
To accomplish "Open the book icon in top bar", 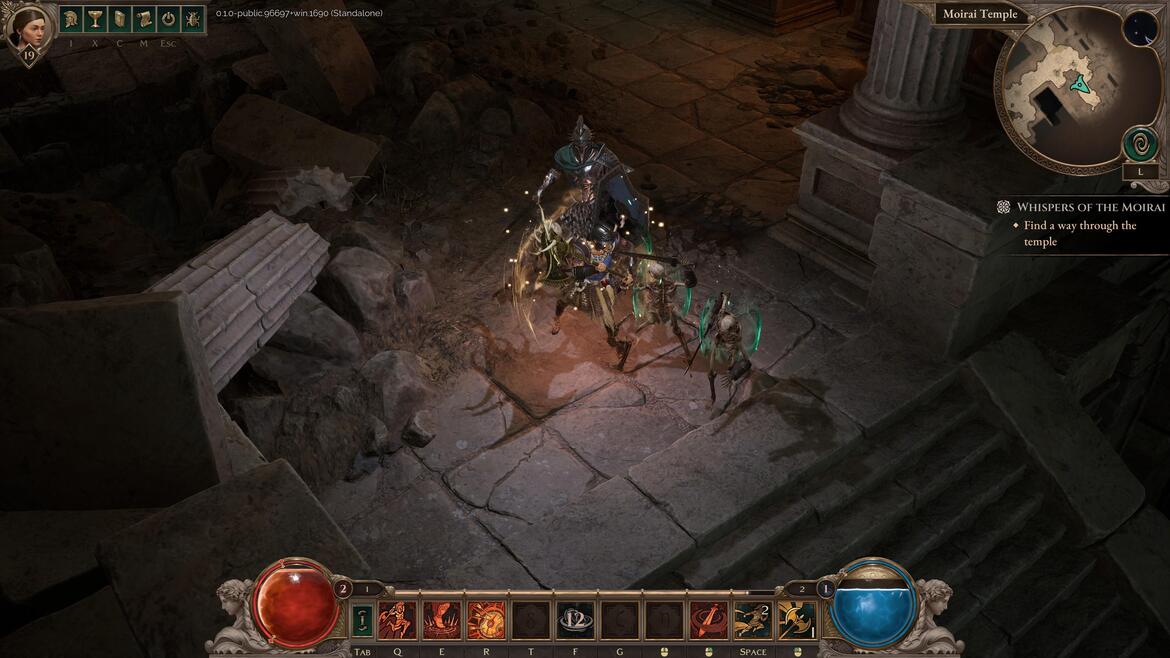I will tap(120, 19).
